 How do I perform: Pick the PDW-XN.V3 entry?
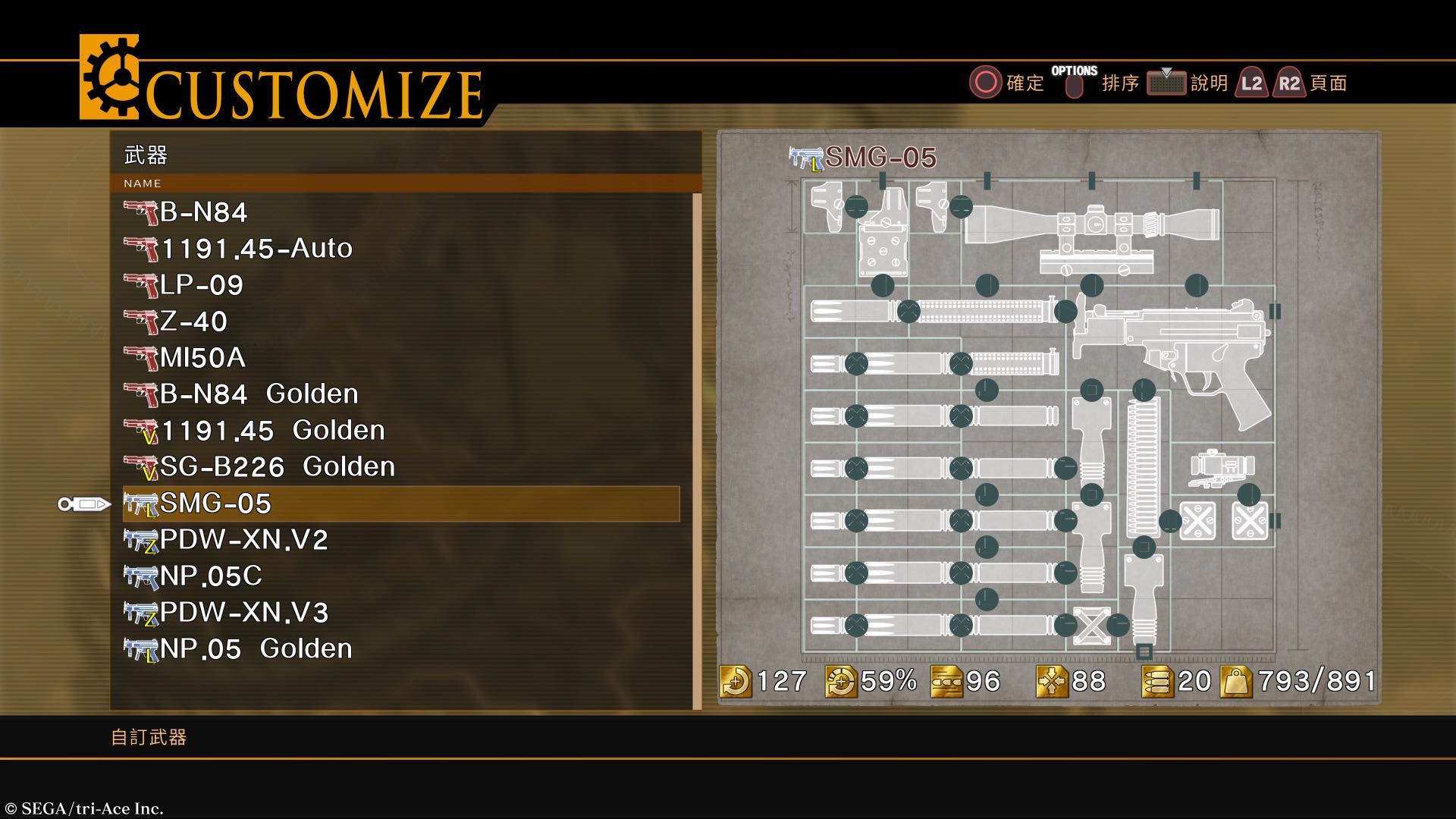tap(243, 613)
